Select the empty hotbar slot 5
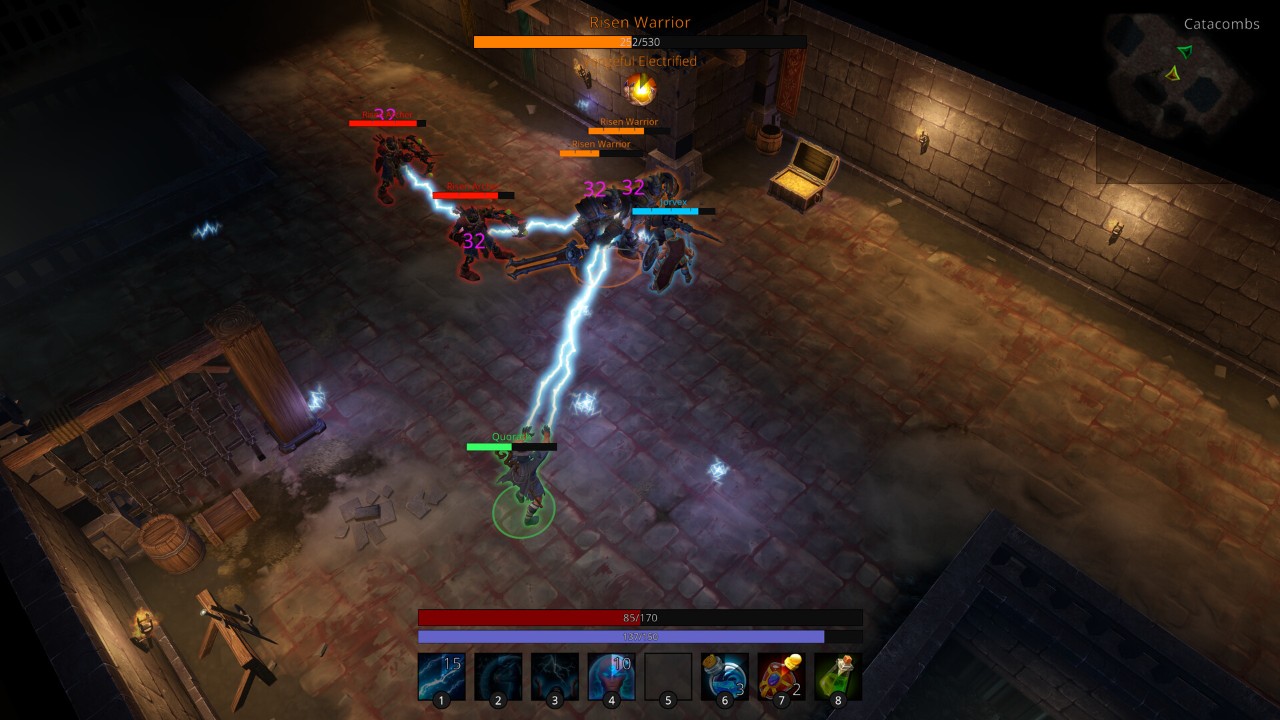 click(668, 676)
